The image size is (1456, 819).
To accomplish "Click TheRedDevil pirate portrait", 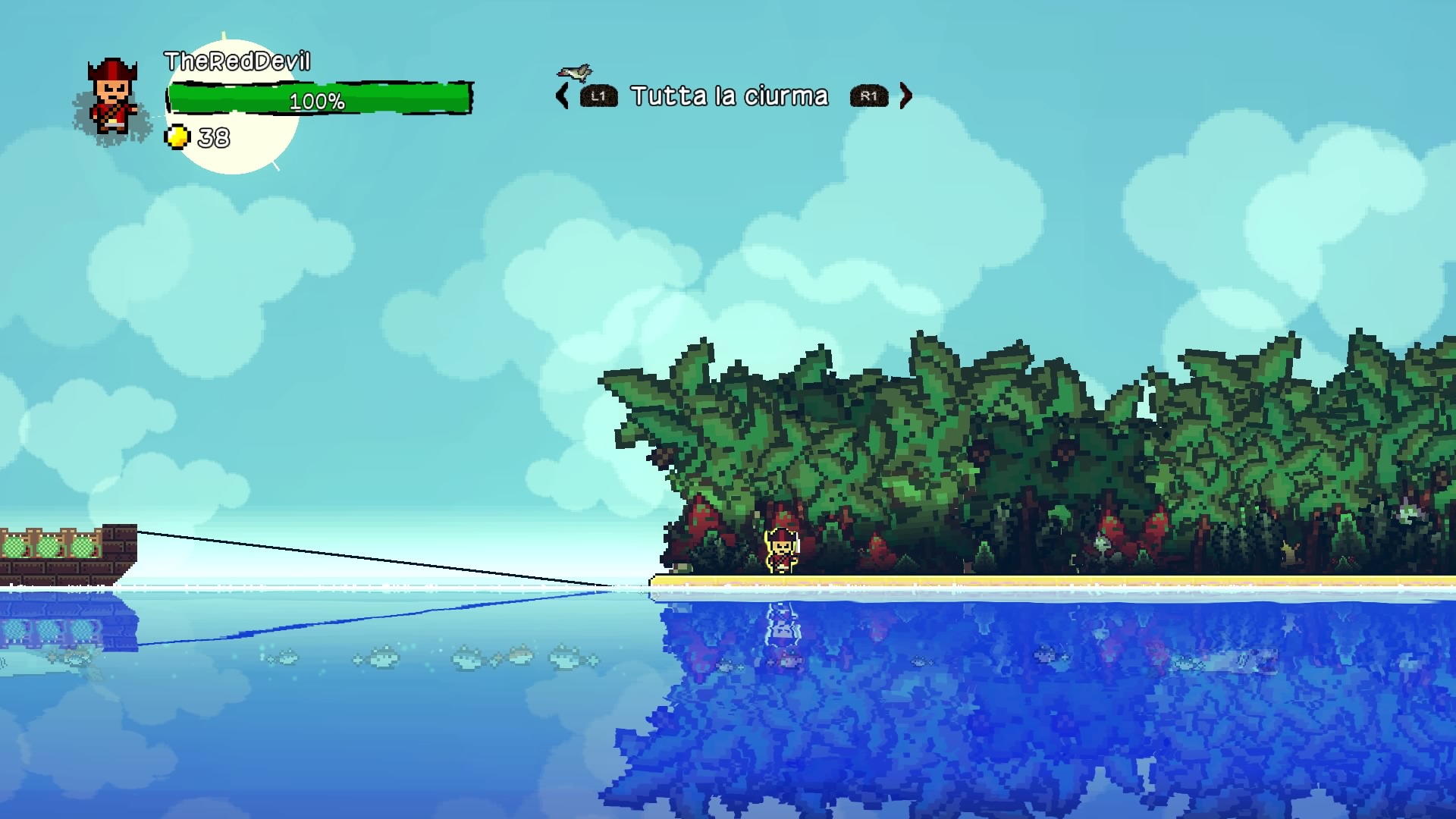I will tap(112, 97).
